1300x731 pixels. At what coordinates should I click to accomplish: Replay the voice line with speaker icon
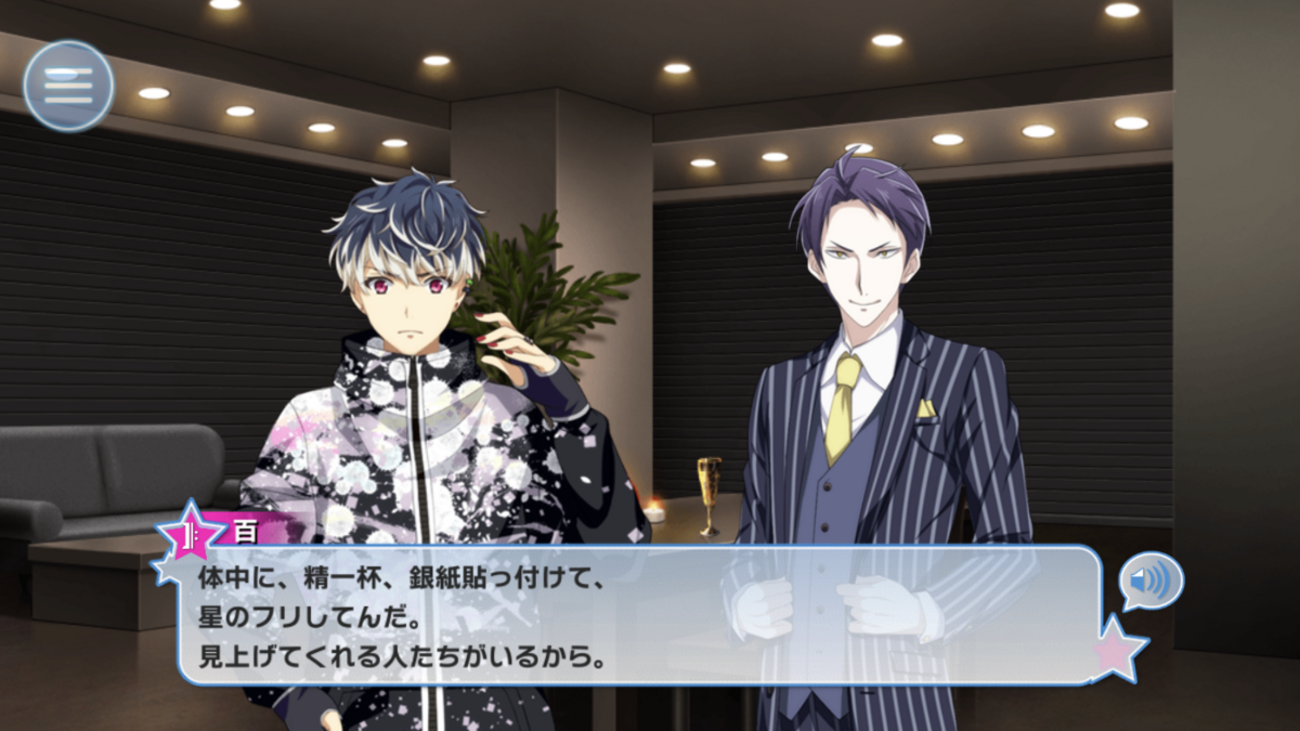[1151, 581]
